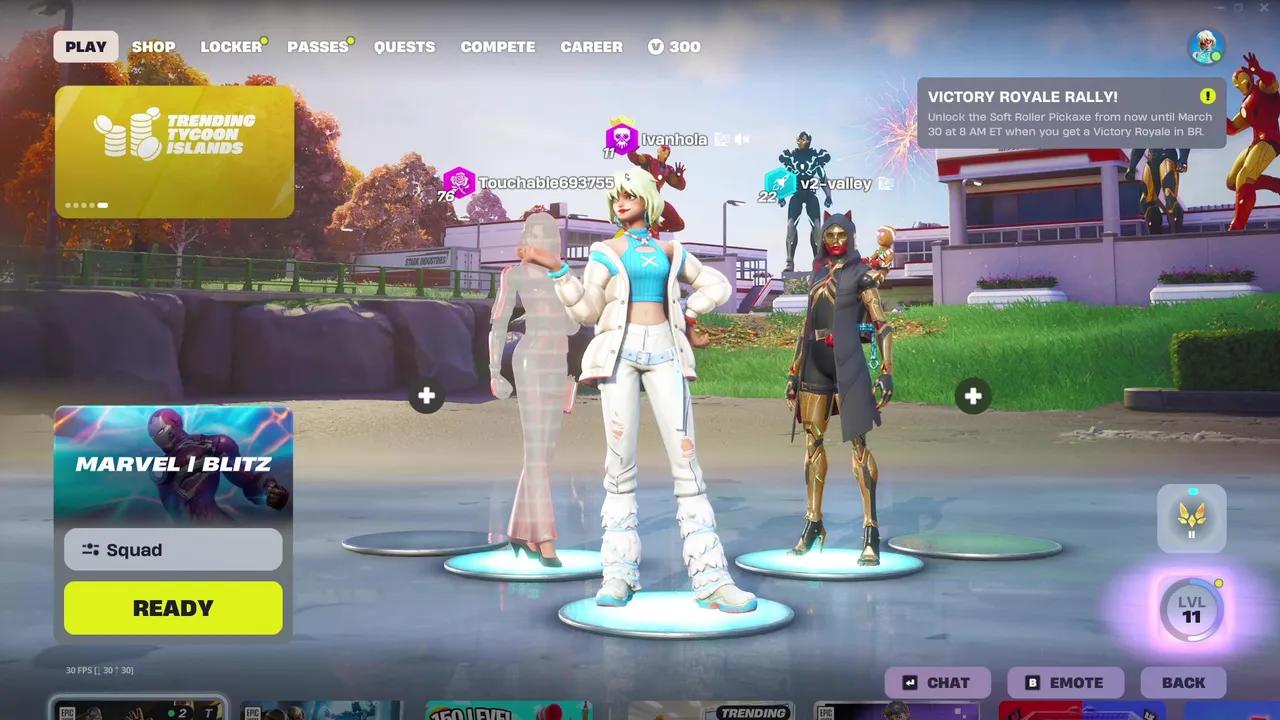1280x720 pixels.
Task: Click the plus to invite a teammate
Action: pyautogui.click(x=426, y=397)
